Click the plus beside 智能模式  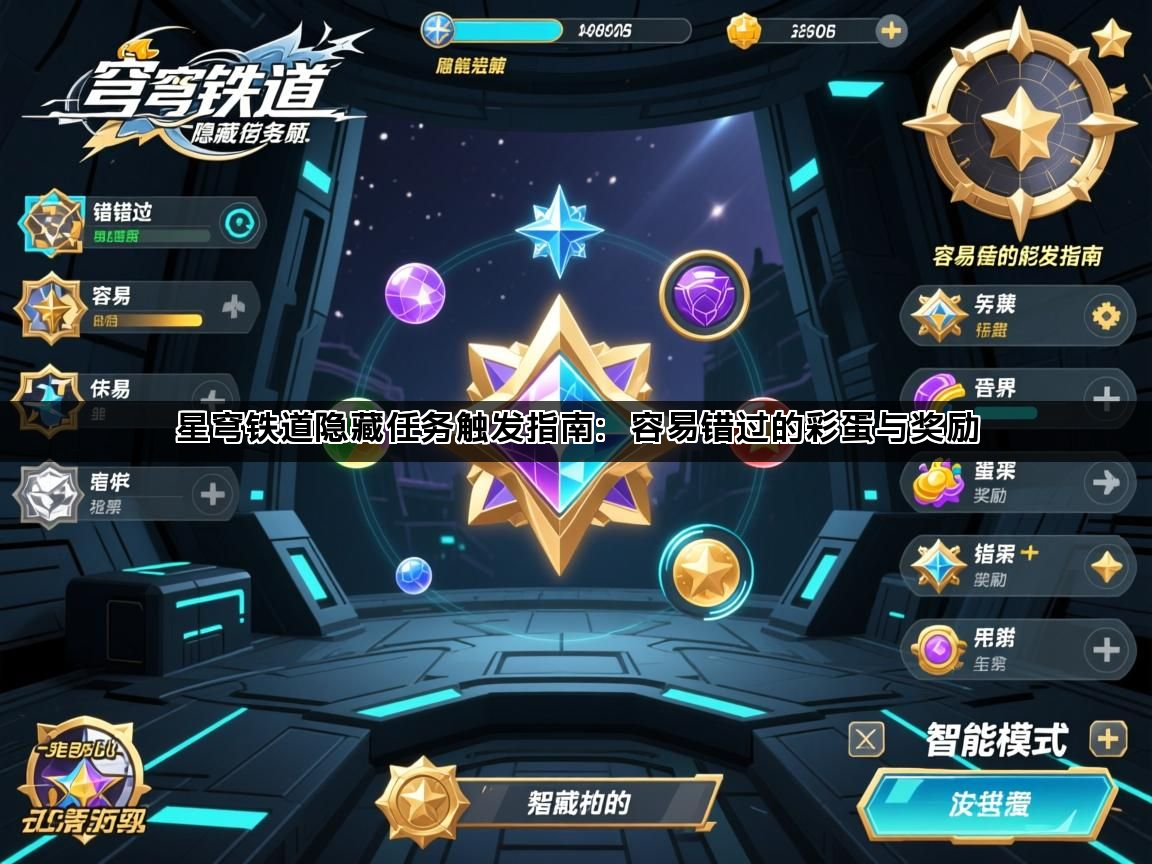click(1107, 739)
